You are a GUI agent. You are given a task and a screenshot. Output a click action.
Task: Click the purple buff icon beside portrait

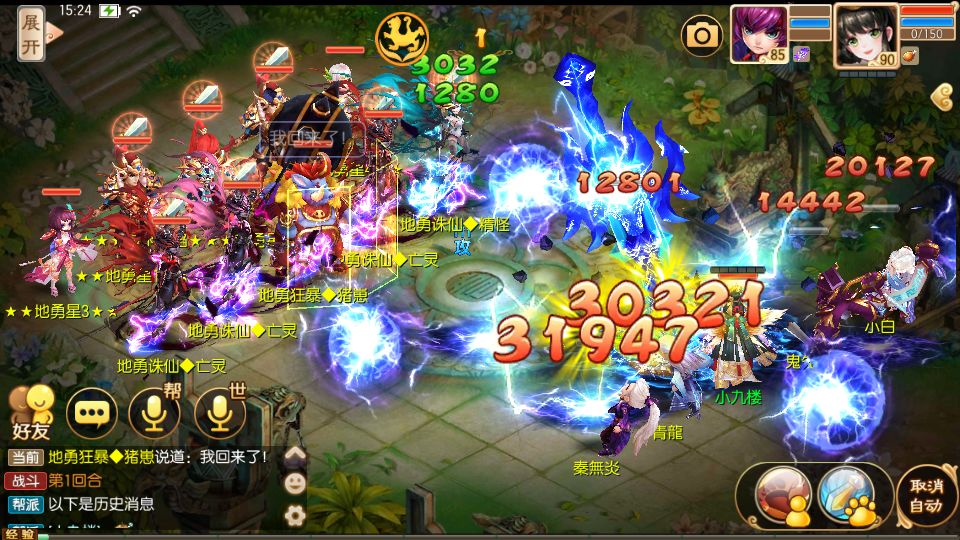coord(800,55)
